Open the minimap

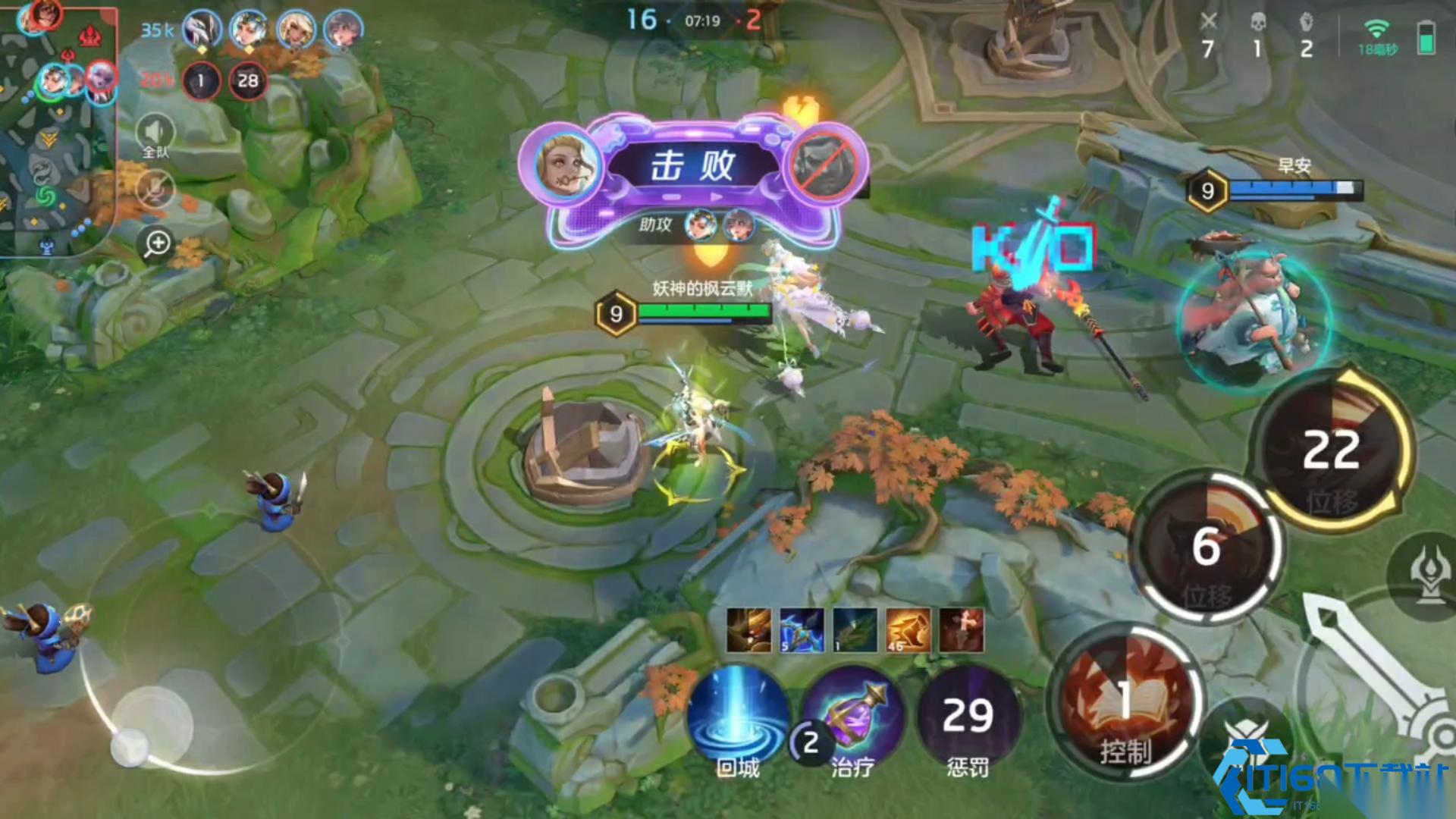click(57, 129)
